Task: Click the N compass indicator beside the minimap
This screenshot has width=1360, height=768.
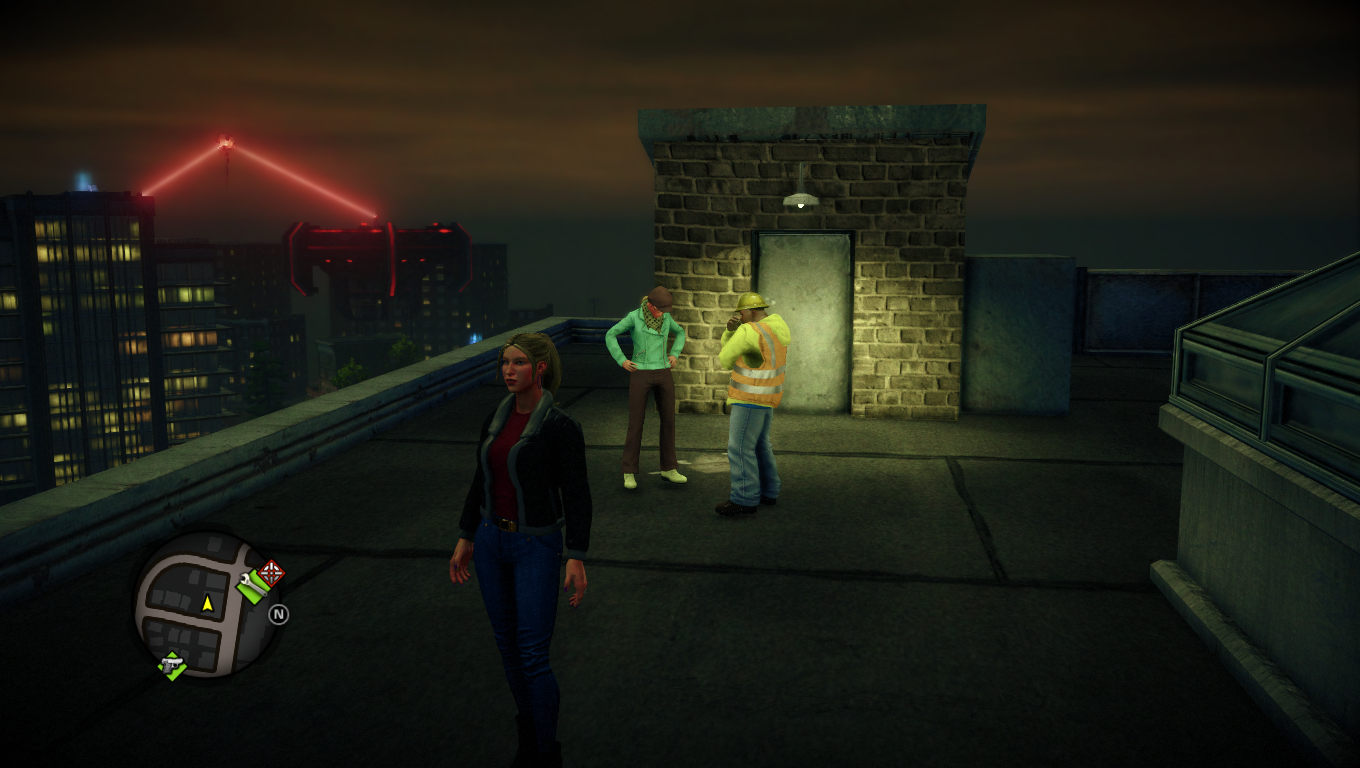Action: (279, 614)
